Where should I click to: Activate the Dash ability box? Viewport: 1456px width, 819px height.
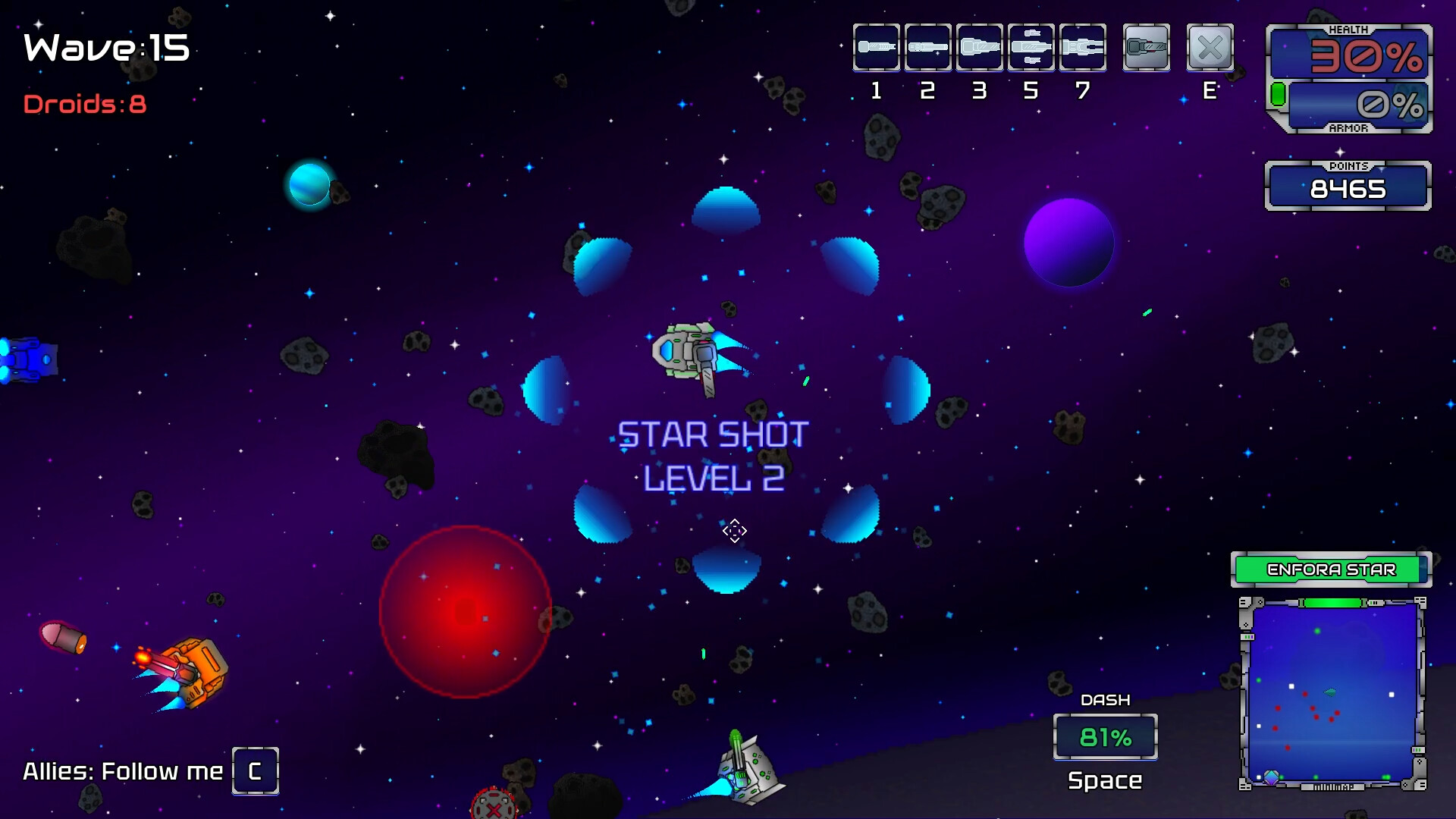click(x=1105, y=736)
